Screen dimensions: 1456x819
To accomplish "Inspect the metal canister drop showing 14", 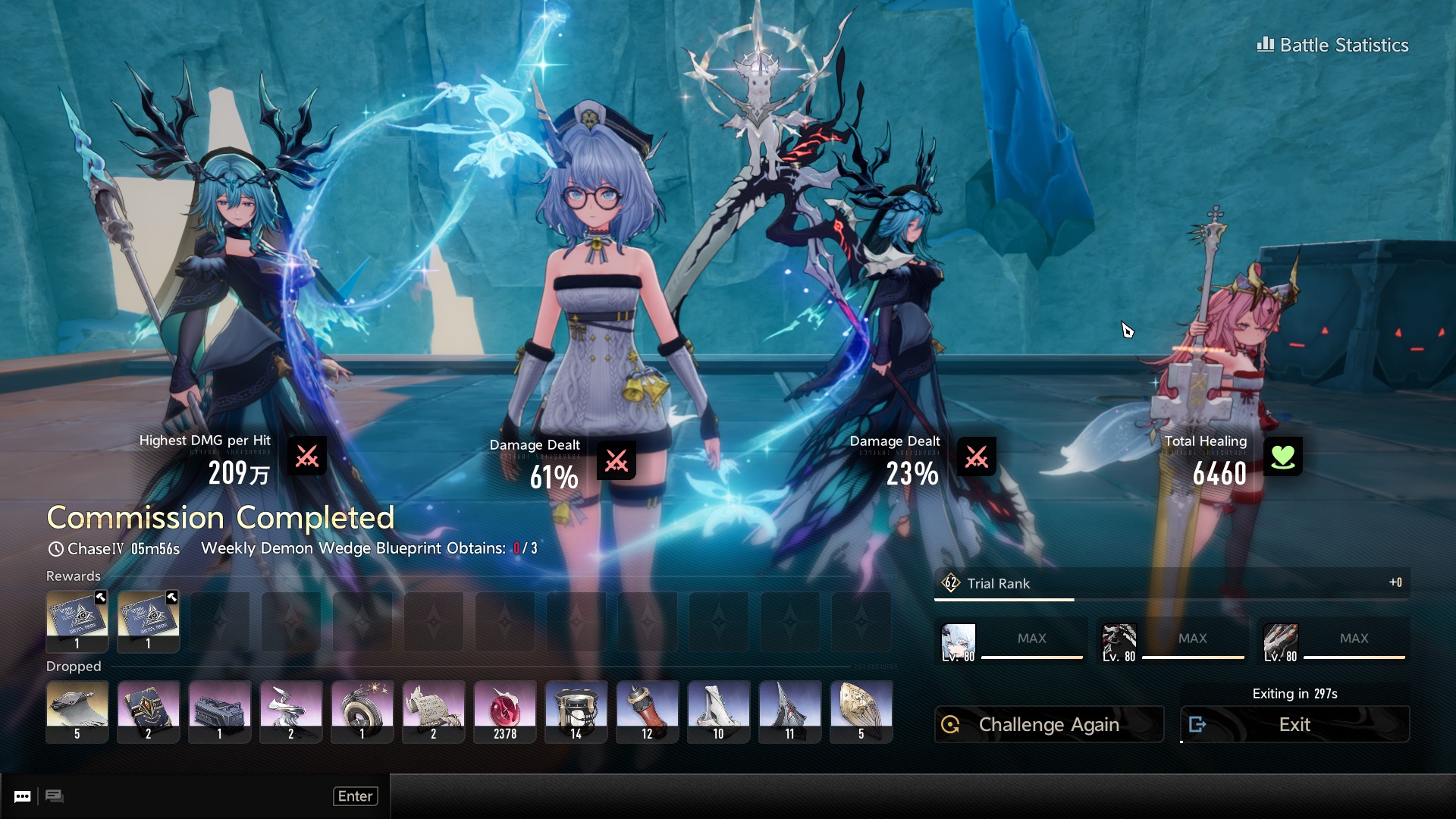I will pyautogui.click(x=576, y=711).
